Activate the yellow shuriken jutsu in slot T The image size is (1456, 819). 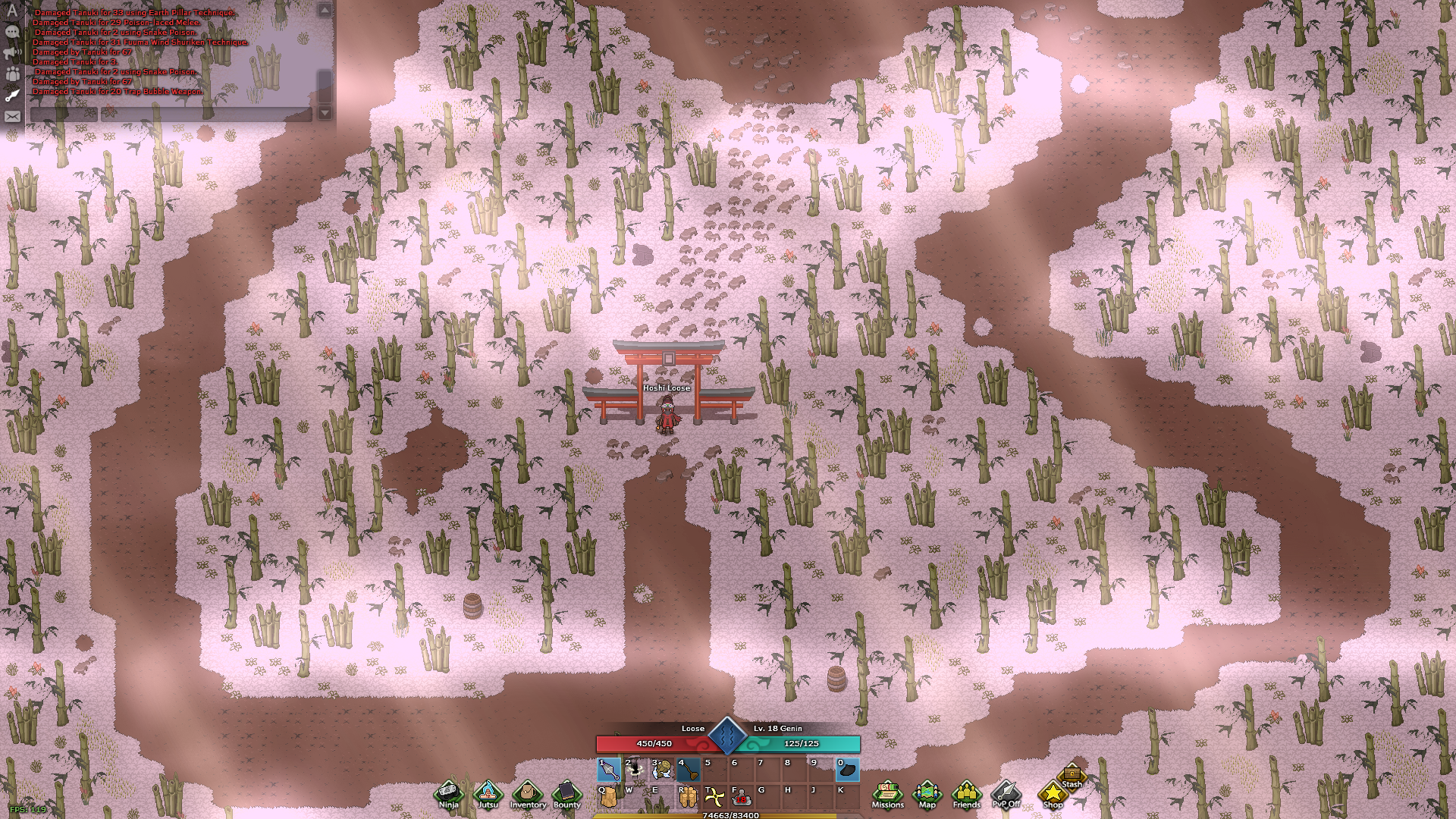[714, 797]
